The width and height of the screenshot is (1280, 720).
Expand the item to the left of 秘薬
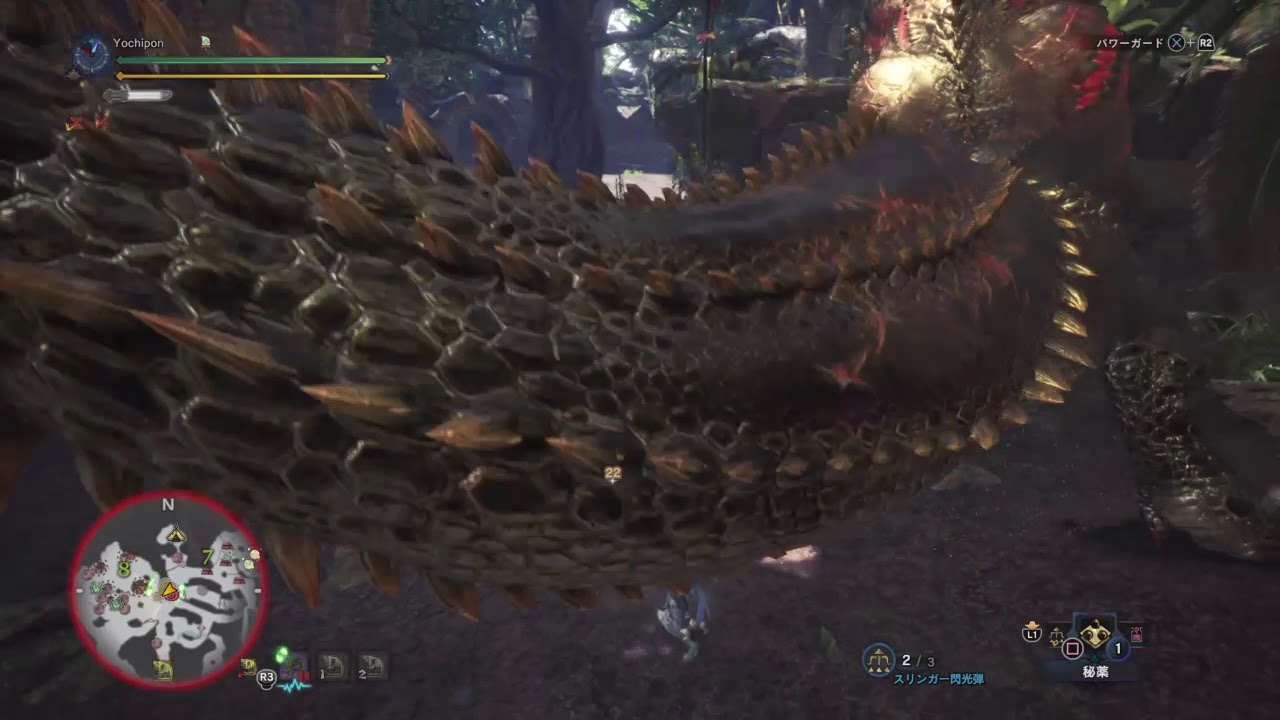click(1056, 635)
